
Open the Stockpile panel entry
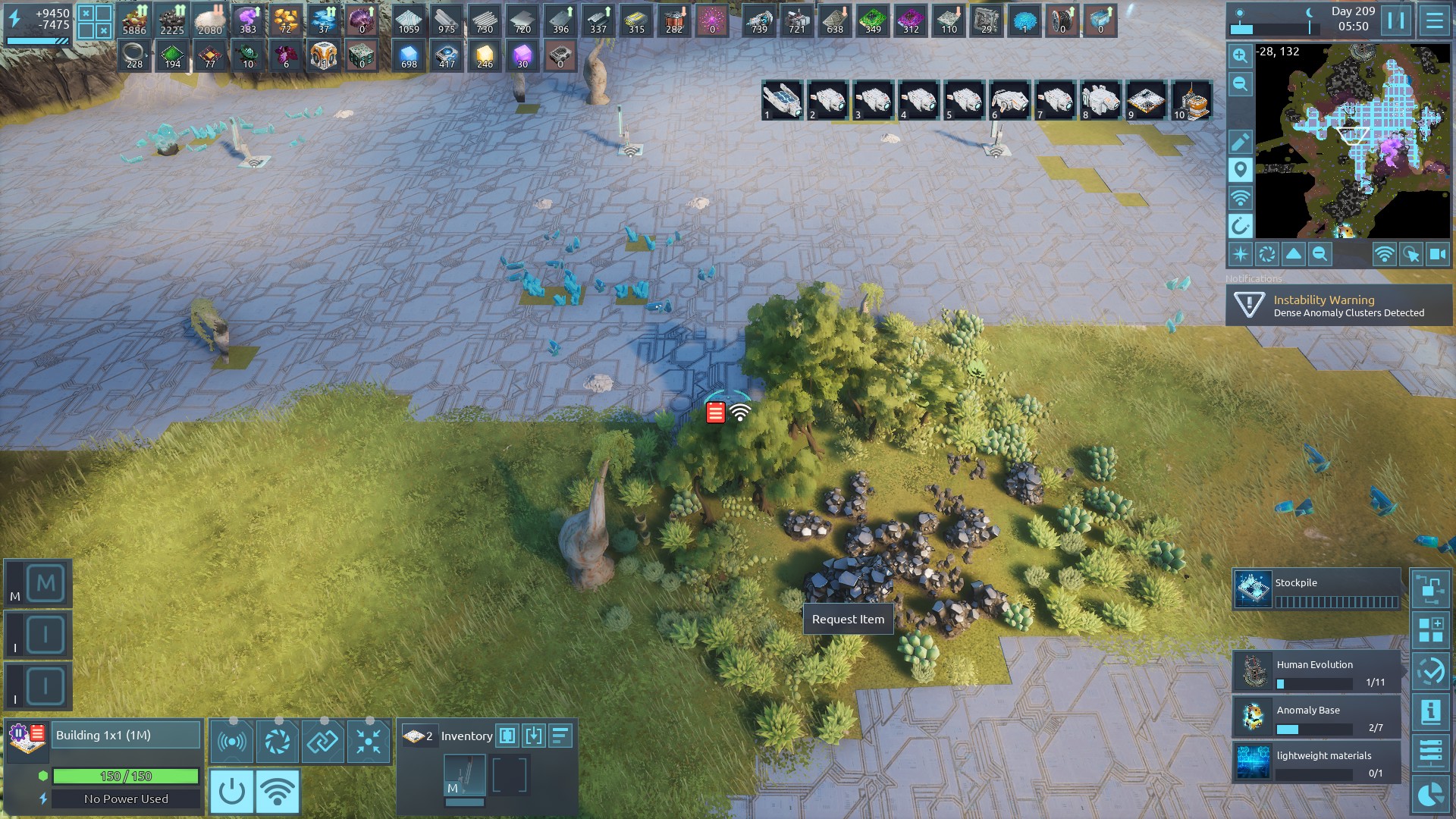(x=1316, y=591)
